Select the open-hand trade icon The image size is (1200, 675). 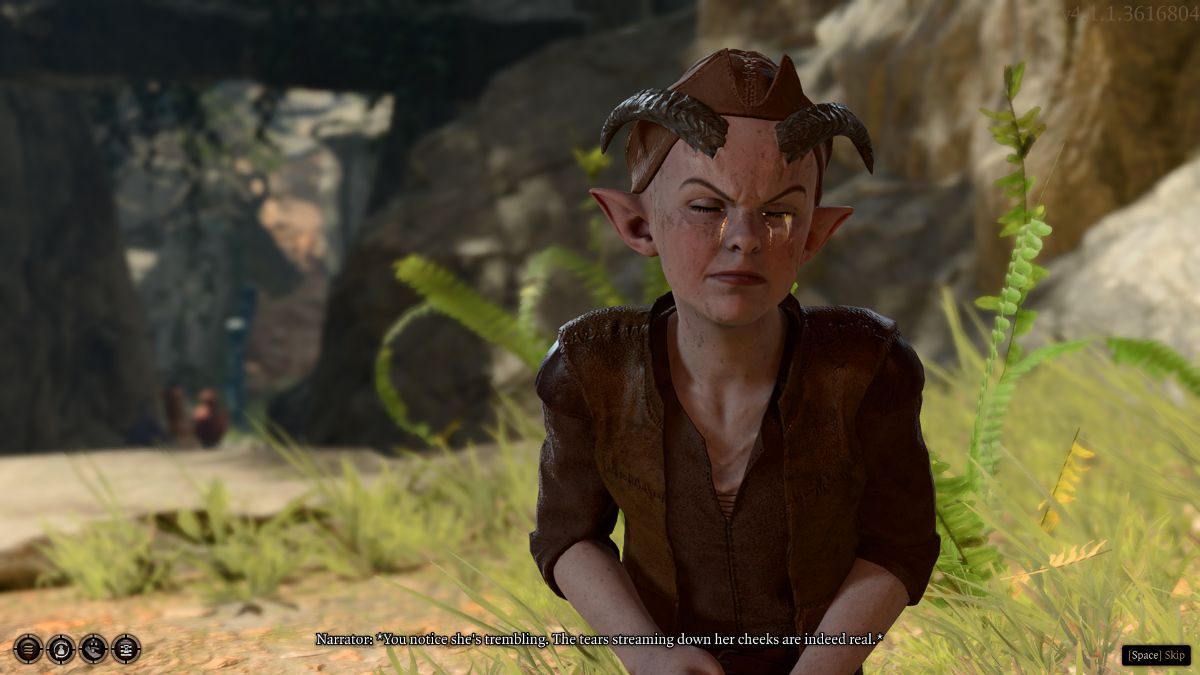coord(93,649)
